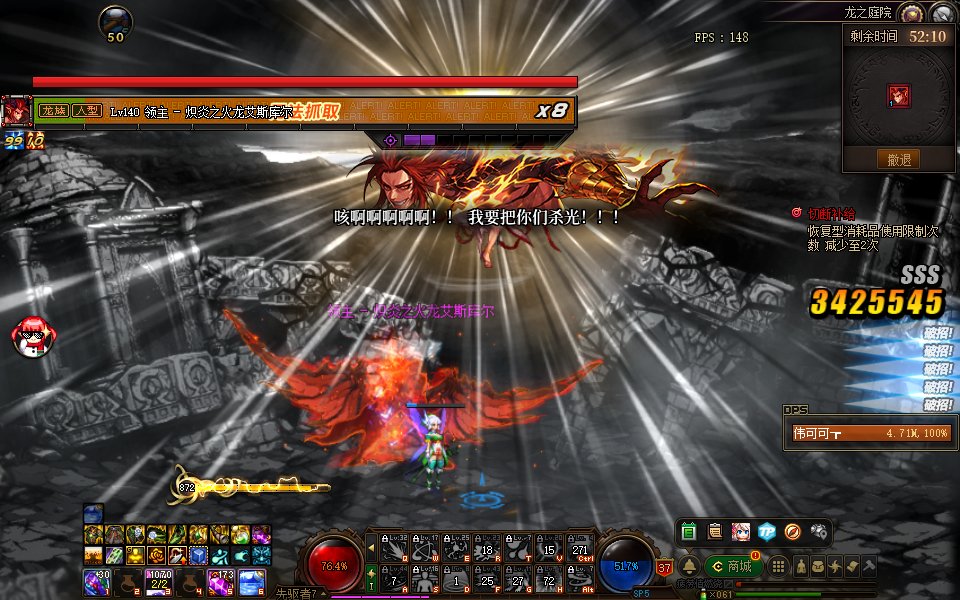Viewport: 960px width, 600px height.
Task: Open the notification bell
Action: coord(689,566)
